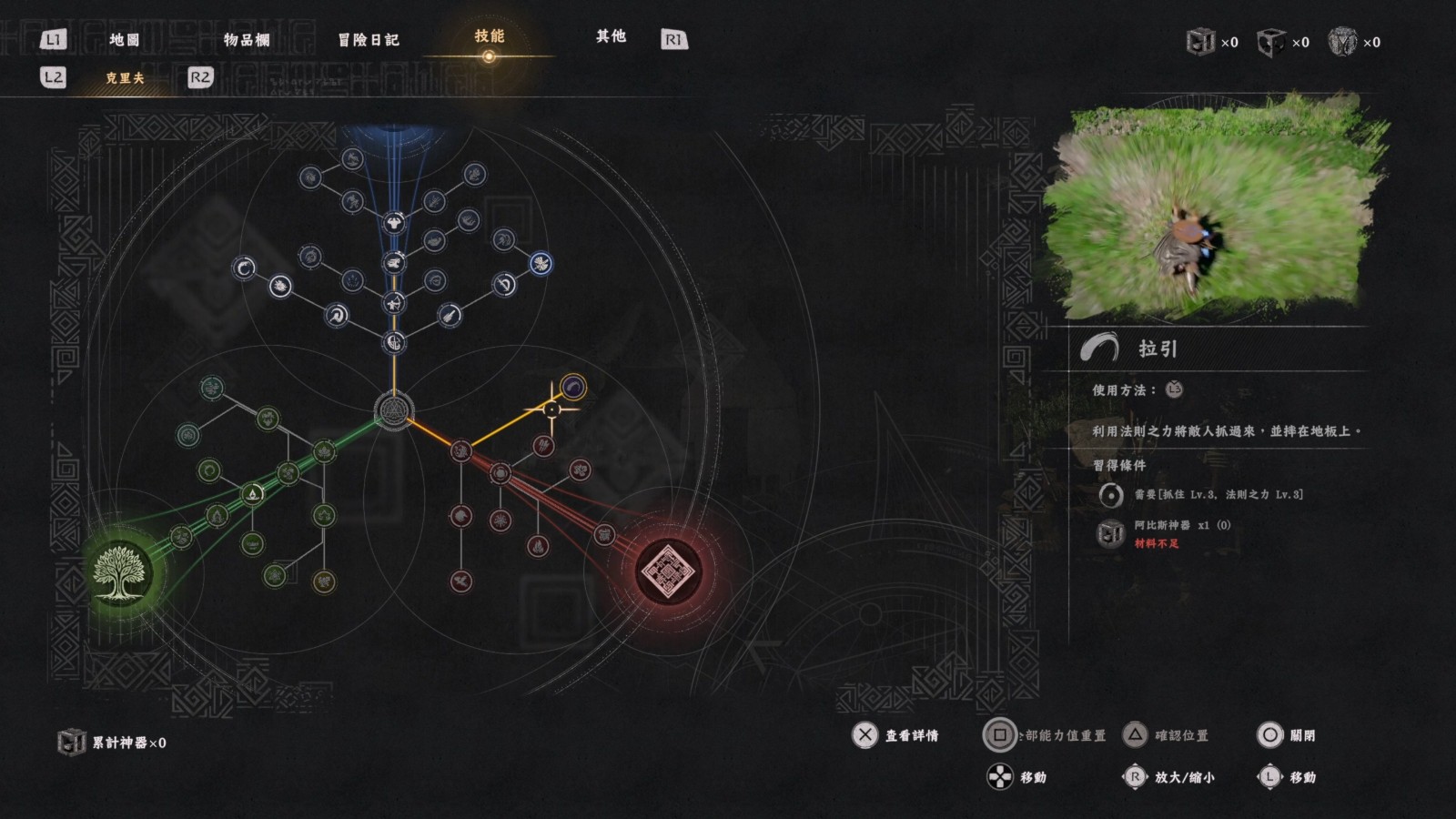Image resolution: width=1456 pixels, height=819 pixels.
Task: Select the bright blue highlighted skill node
Action: click(541, 264)
